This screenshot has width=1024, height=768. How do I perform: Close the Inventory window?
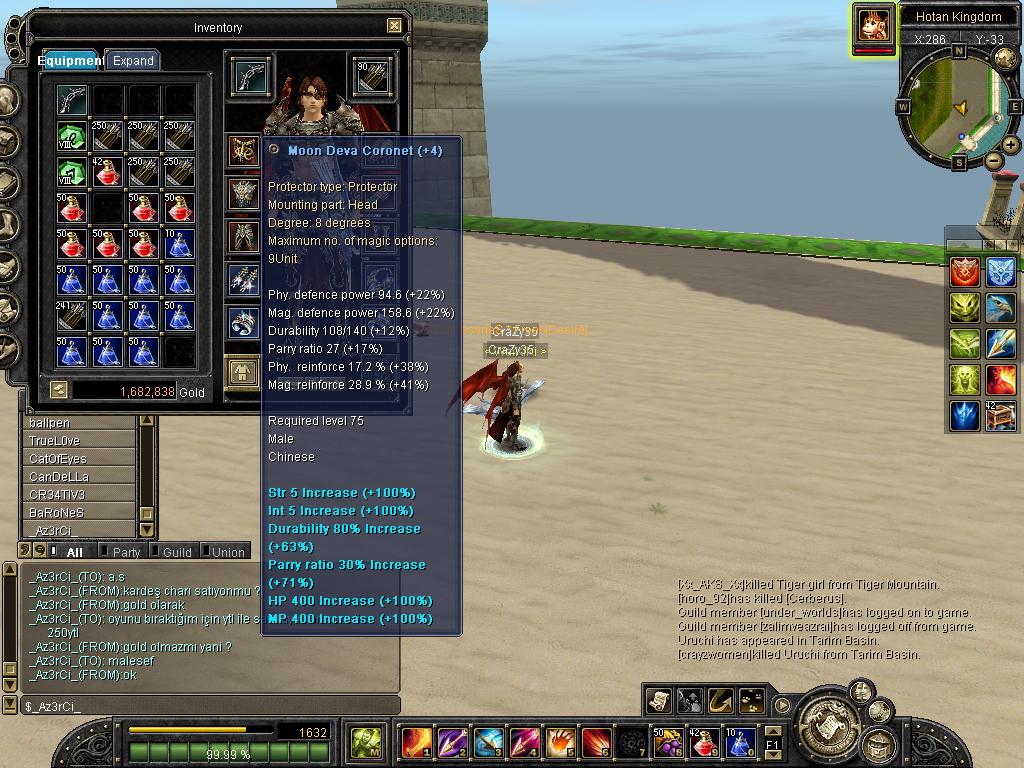coord(394,26)
